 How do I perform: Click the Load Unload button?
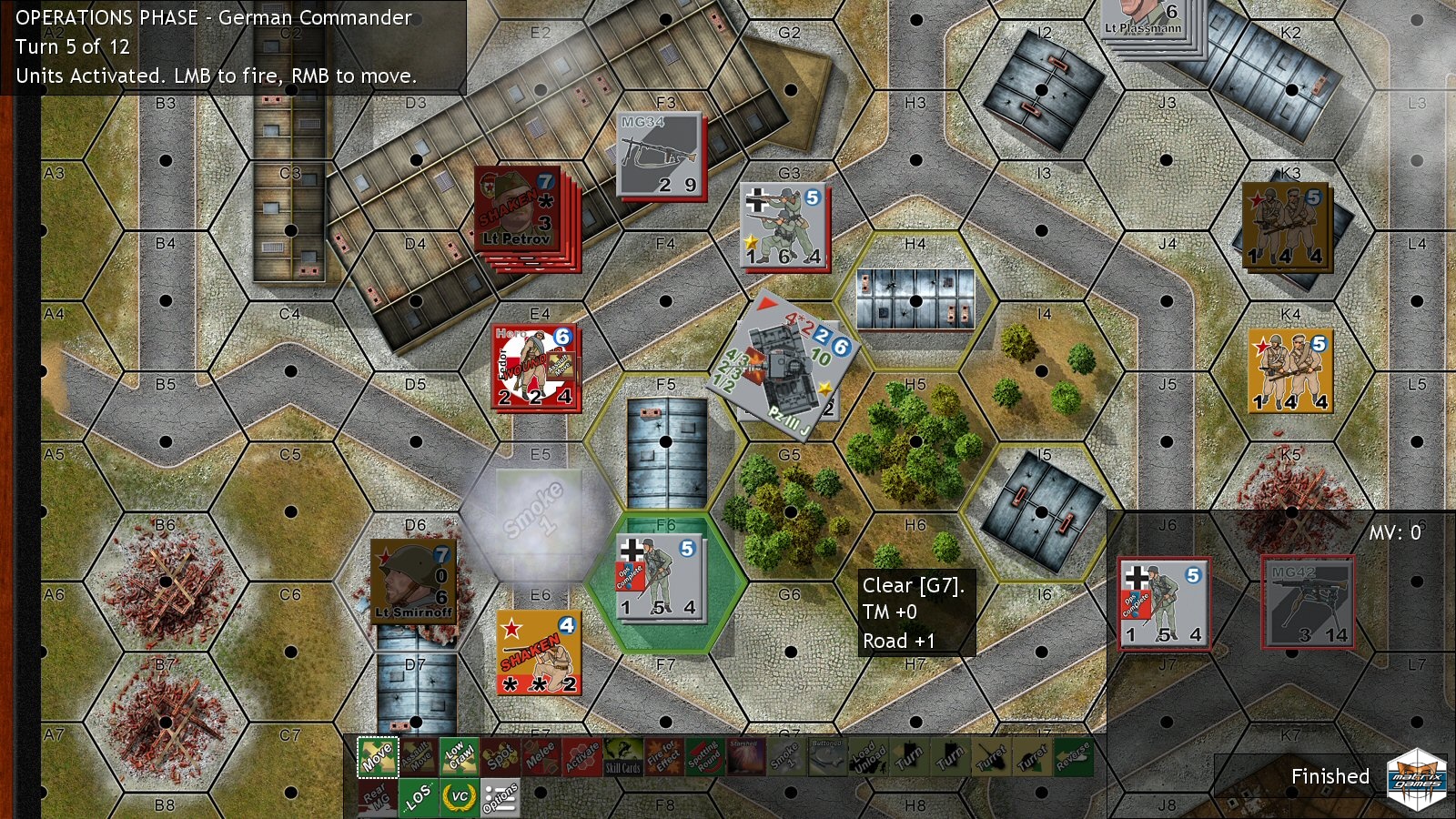(867, 757)
